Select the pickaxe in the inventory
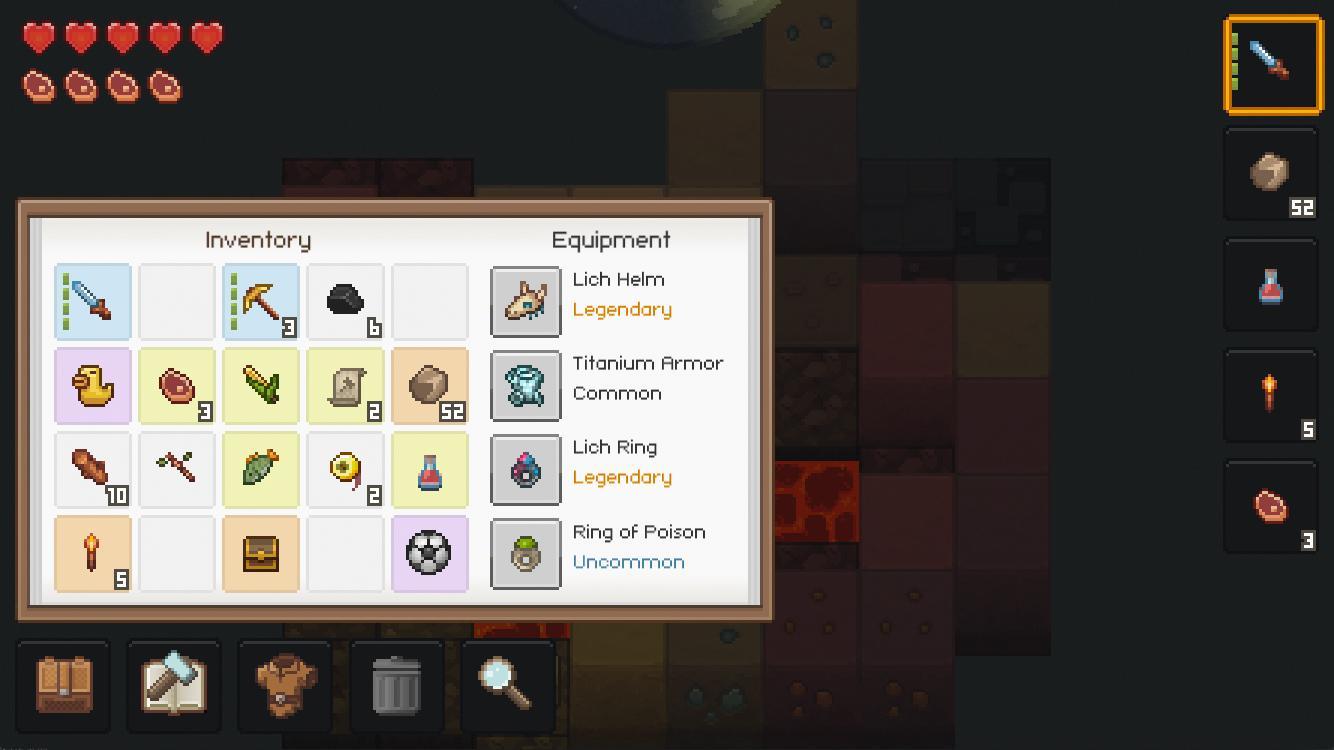Screen dimensions: 1334x750 point(261,301)
